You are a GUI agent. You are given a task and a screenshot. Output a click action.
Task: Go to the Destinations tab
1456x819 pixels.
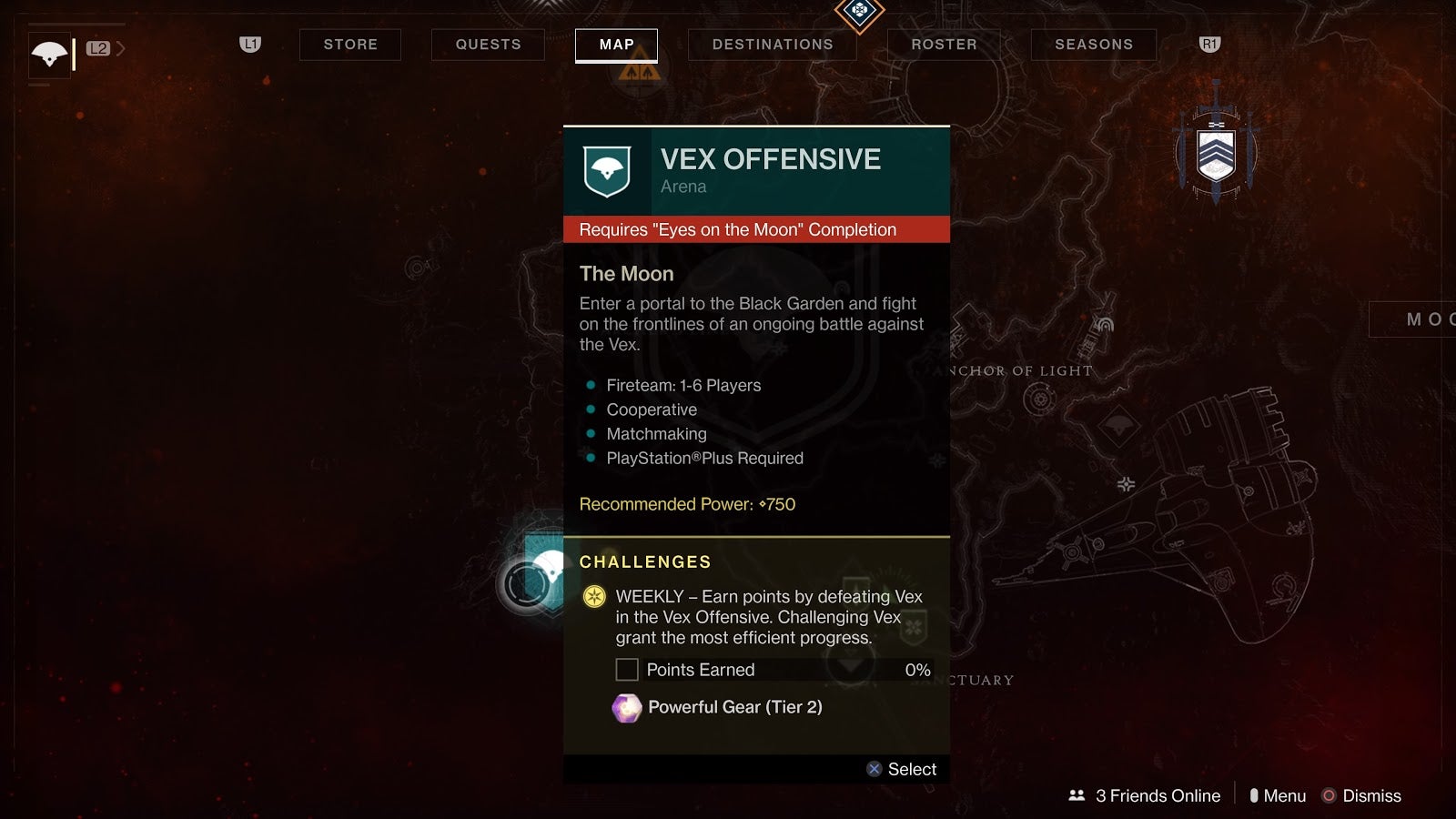pyautogui.click(x=772, y=45)
